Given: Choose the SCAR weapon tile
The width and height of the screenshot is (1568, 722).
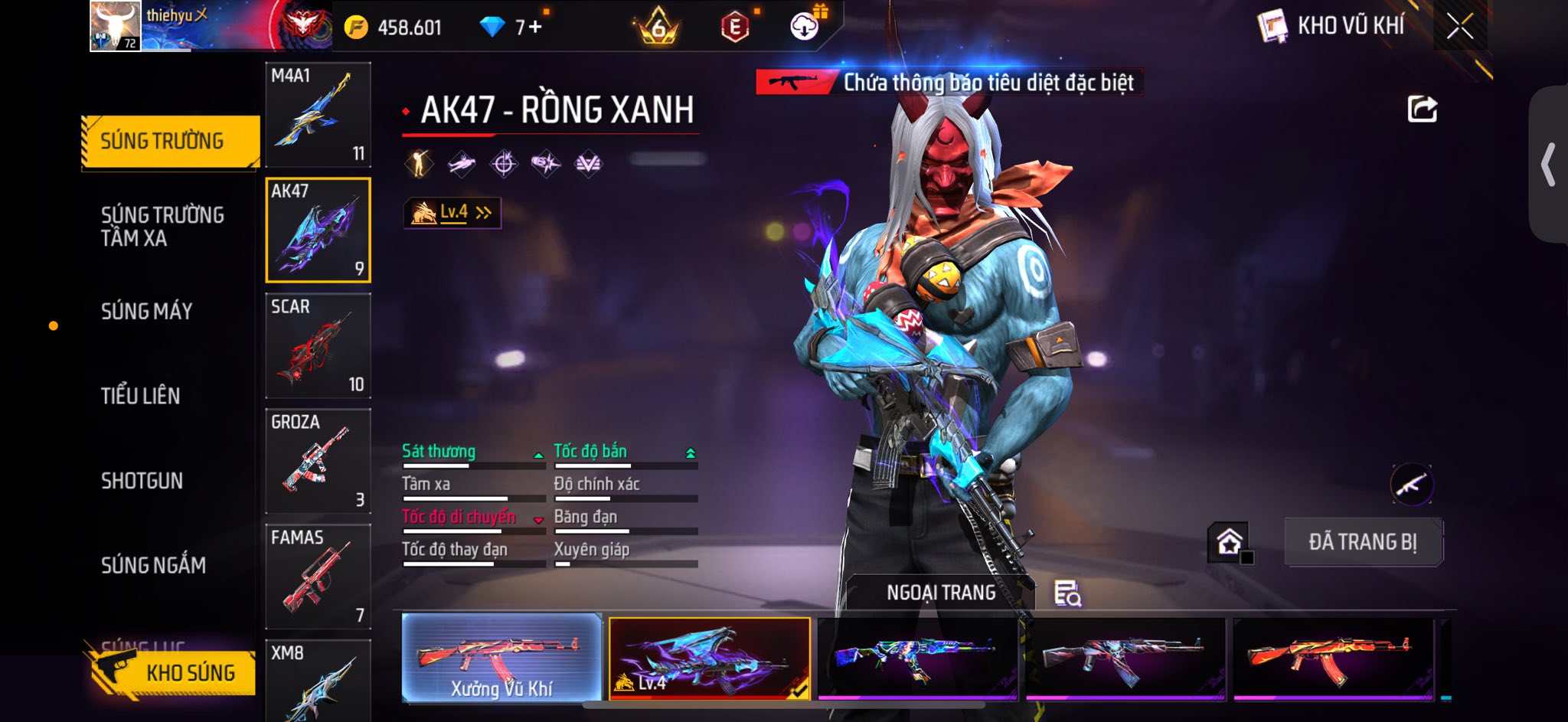Looking at the screenshot, I should tap(318, 345).
